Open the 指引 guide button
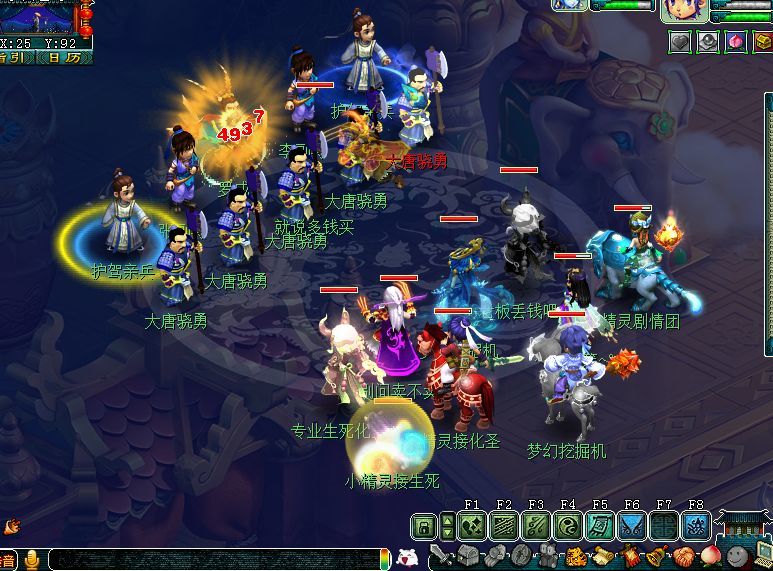 pos(14,57)
